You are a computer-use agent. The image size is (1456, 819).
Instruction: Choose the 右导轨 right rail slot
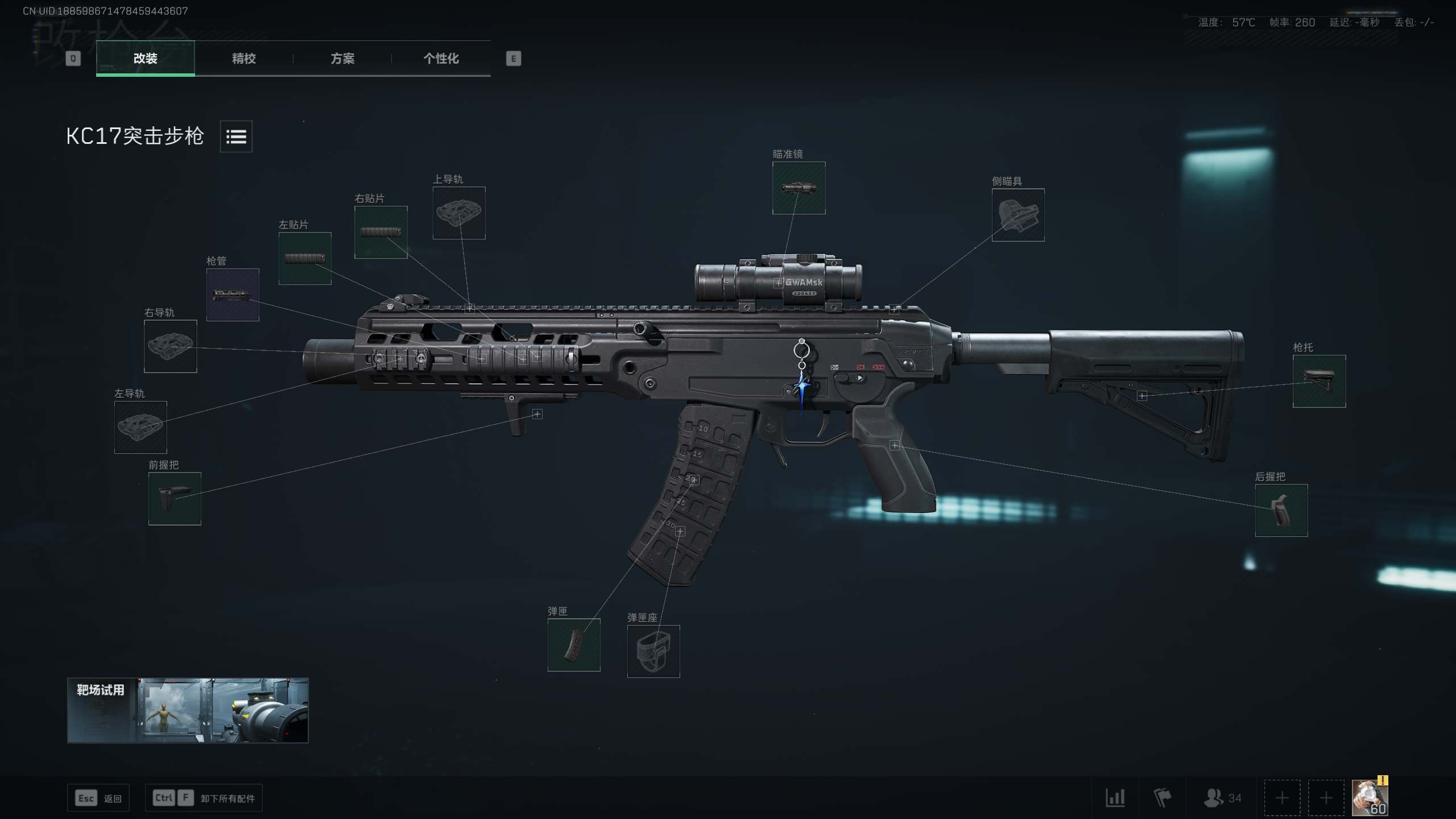pyautogui.click(x=171, y=346)
